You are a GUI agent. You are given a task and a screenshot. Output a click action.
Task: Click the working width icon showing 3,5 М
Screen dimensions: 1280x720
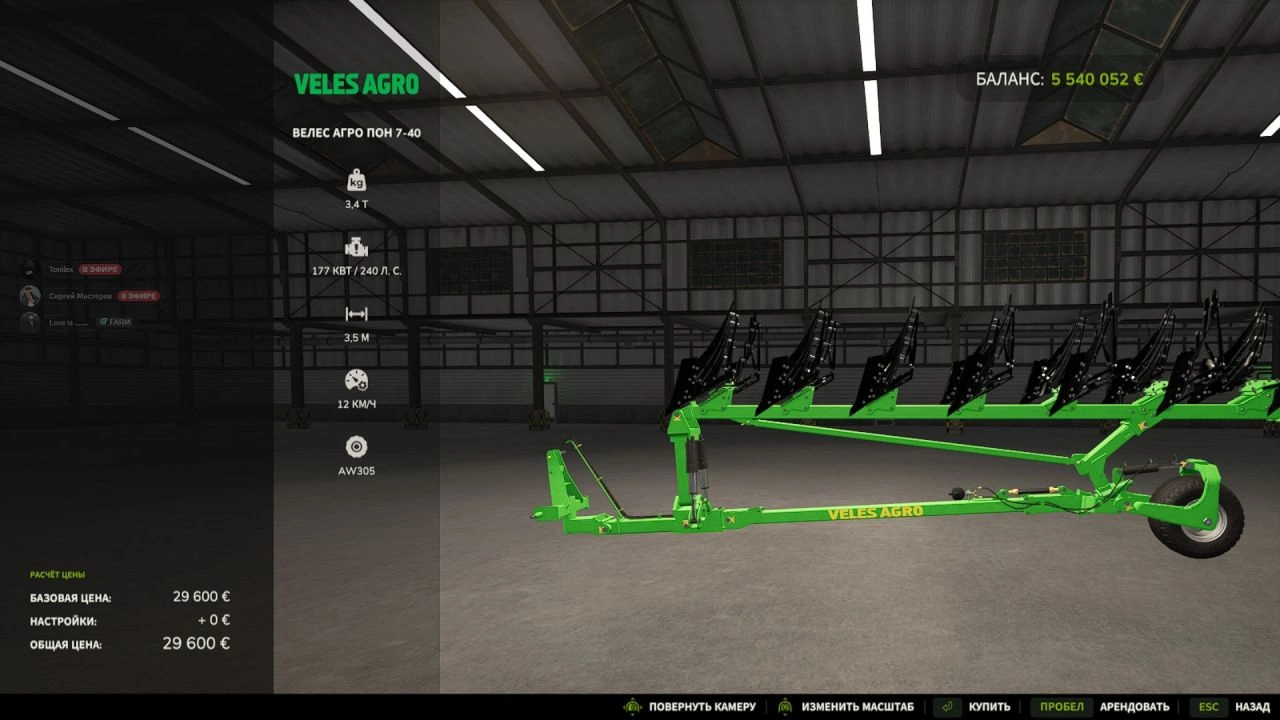pos(357,312)
